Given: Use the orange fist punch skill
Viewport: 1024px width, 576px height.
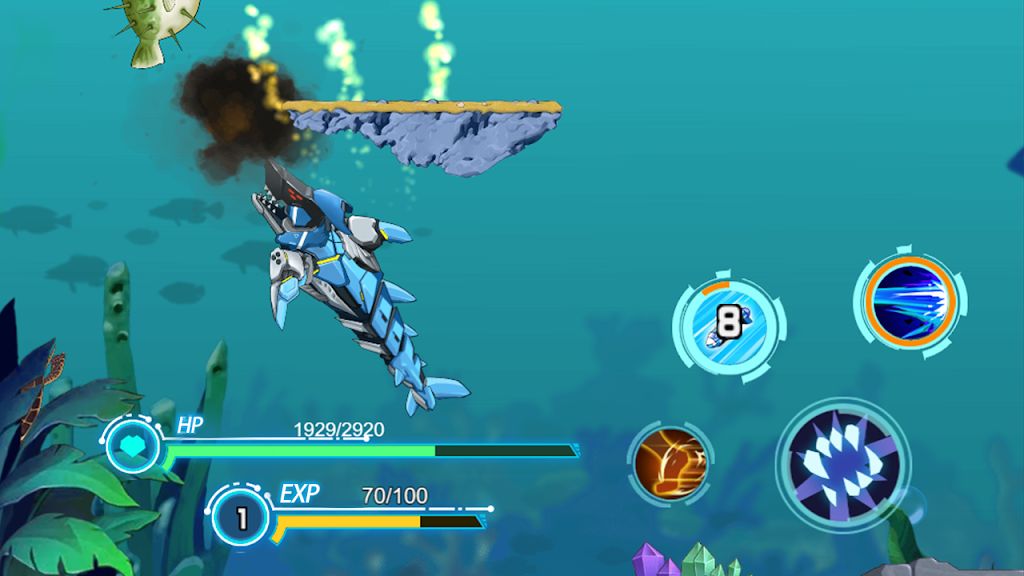Looking at the screenshot, I should pyautogui.click(x=671, y=464).
